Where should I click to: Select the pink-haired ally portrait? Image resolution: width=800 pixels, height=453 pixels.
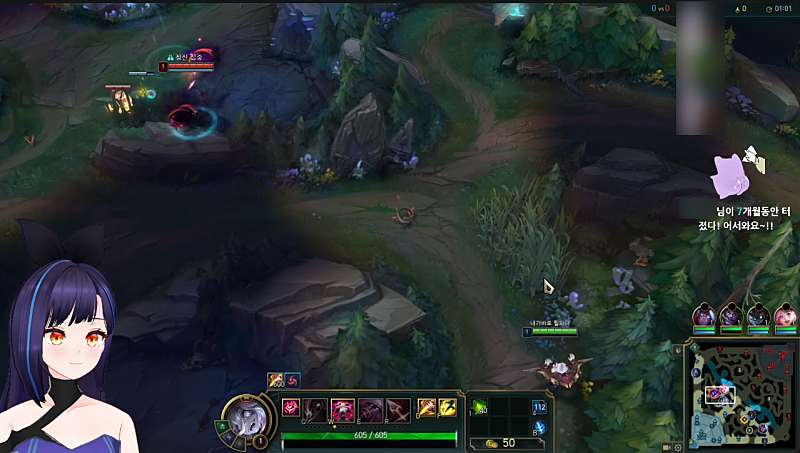click(786, 316)
